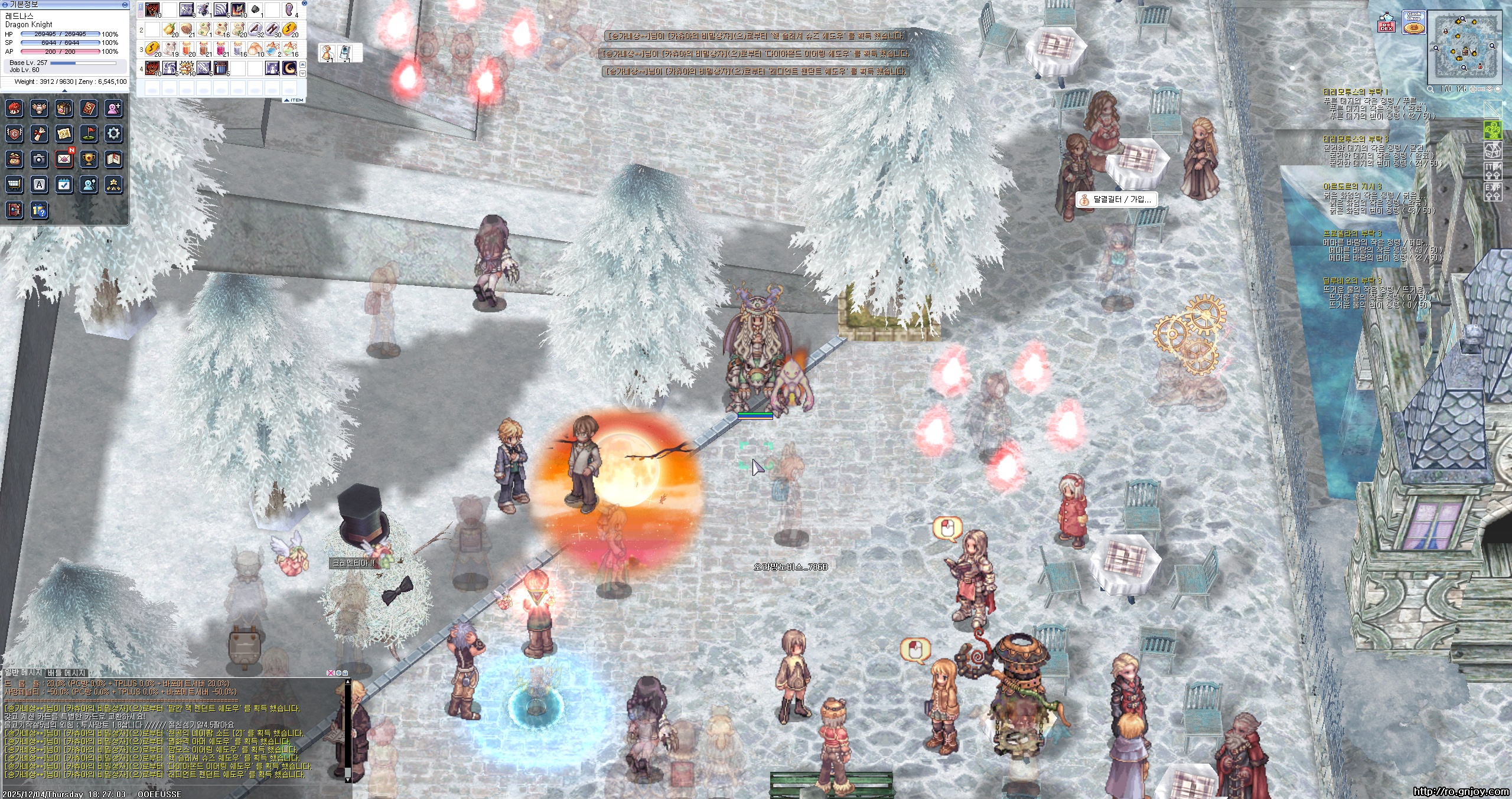
Task: Activate the crescent moon skill slot
Action: point(289,68)
